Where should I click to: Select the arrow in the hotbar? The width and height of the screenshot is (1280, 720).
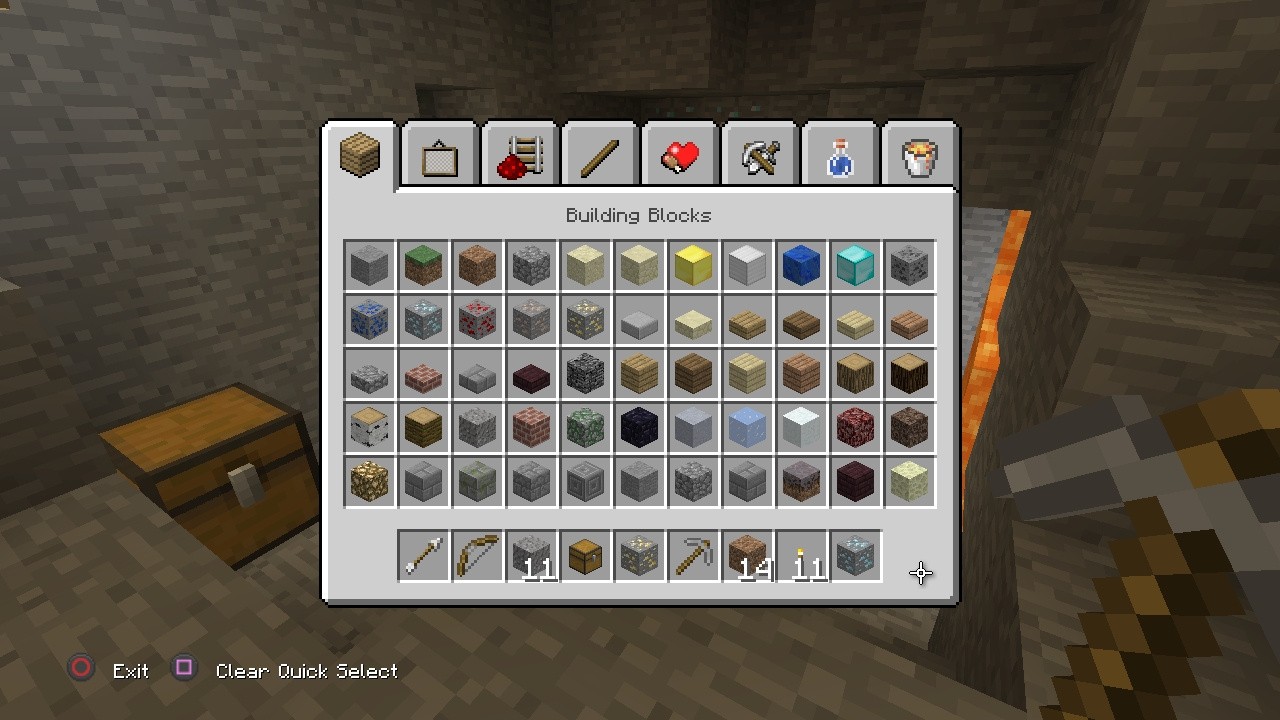coord(423,556)
